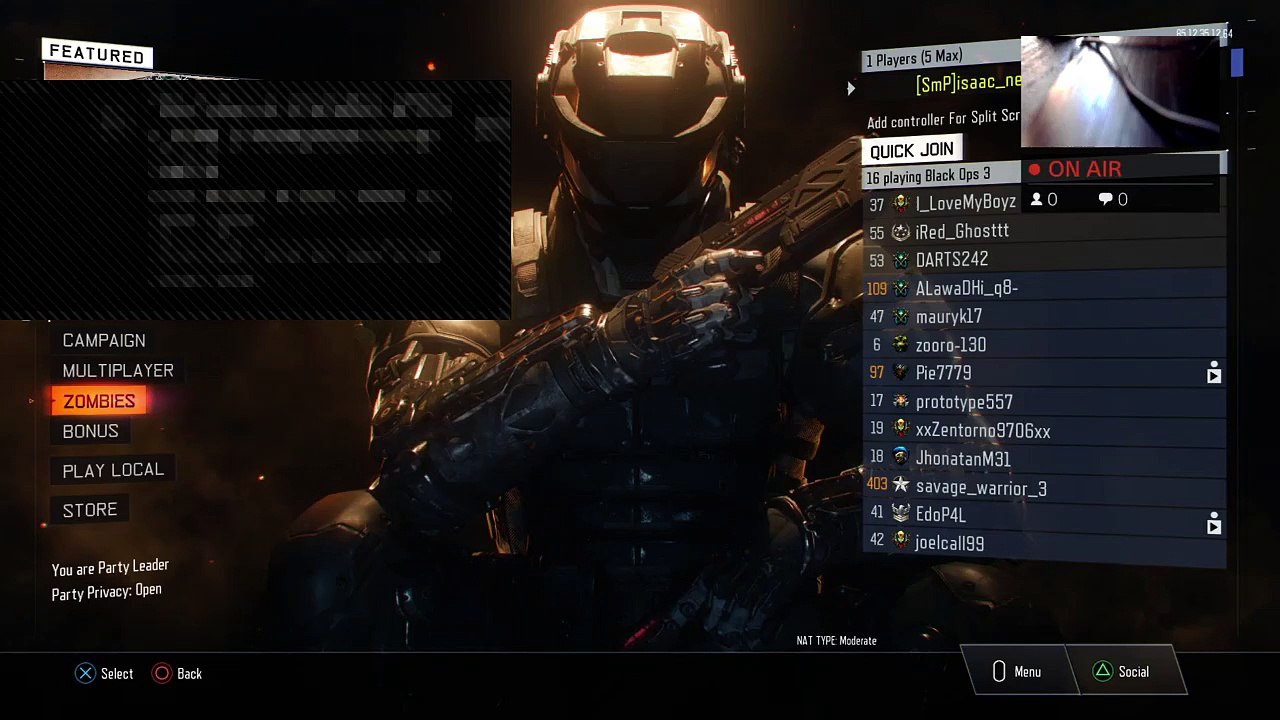Image resolution: width=1280 pixels, height=720 pixels.
Task: Click prototype557 in the player list
Action: tap(964, 402)
